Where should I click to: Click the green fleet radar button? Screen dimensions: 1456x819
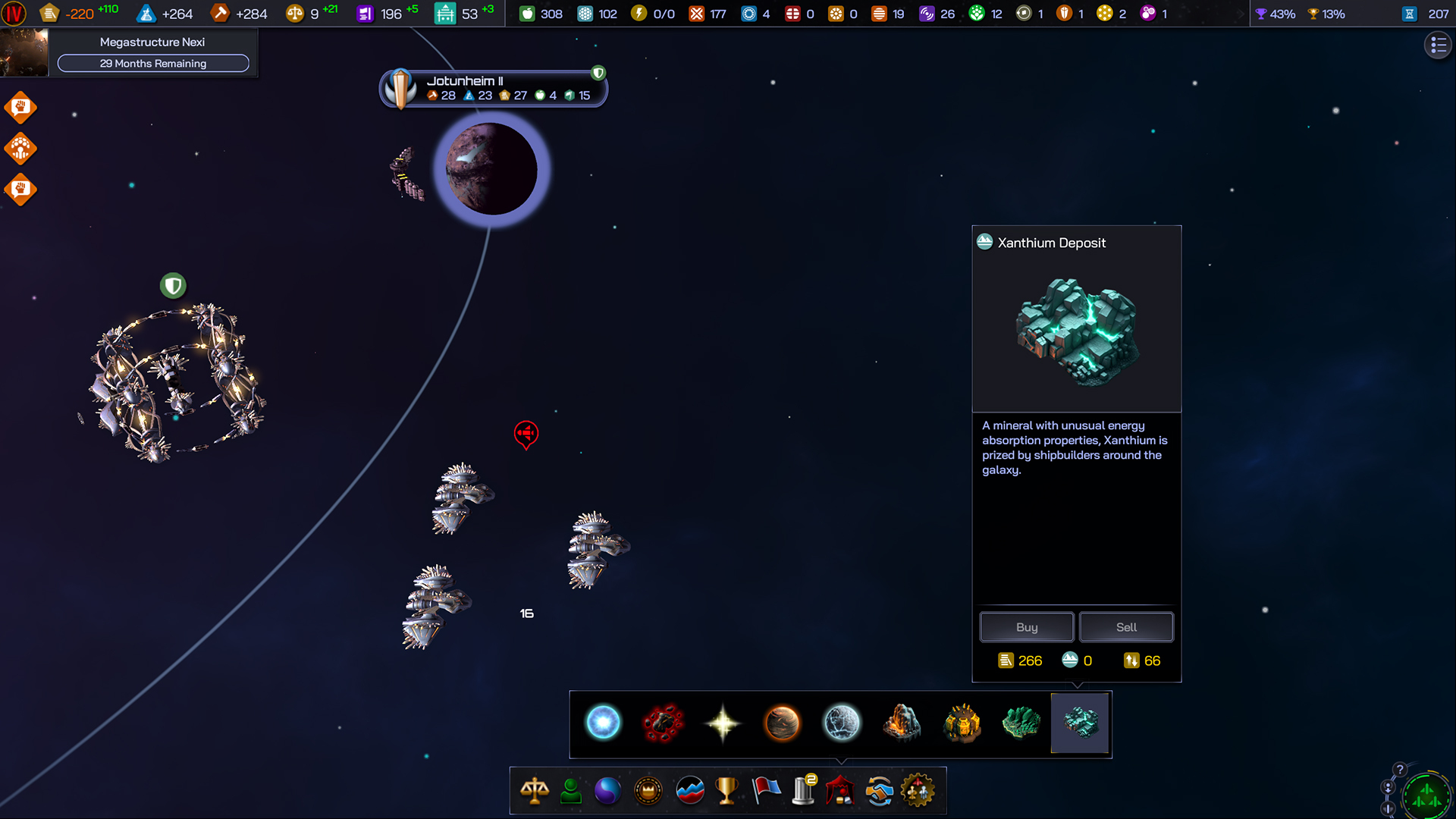pos(1426,796)
